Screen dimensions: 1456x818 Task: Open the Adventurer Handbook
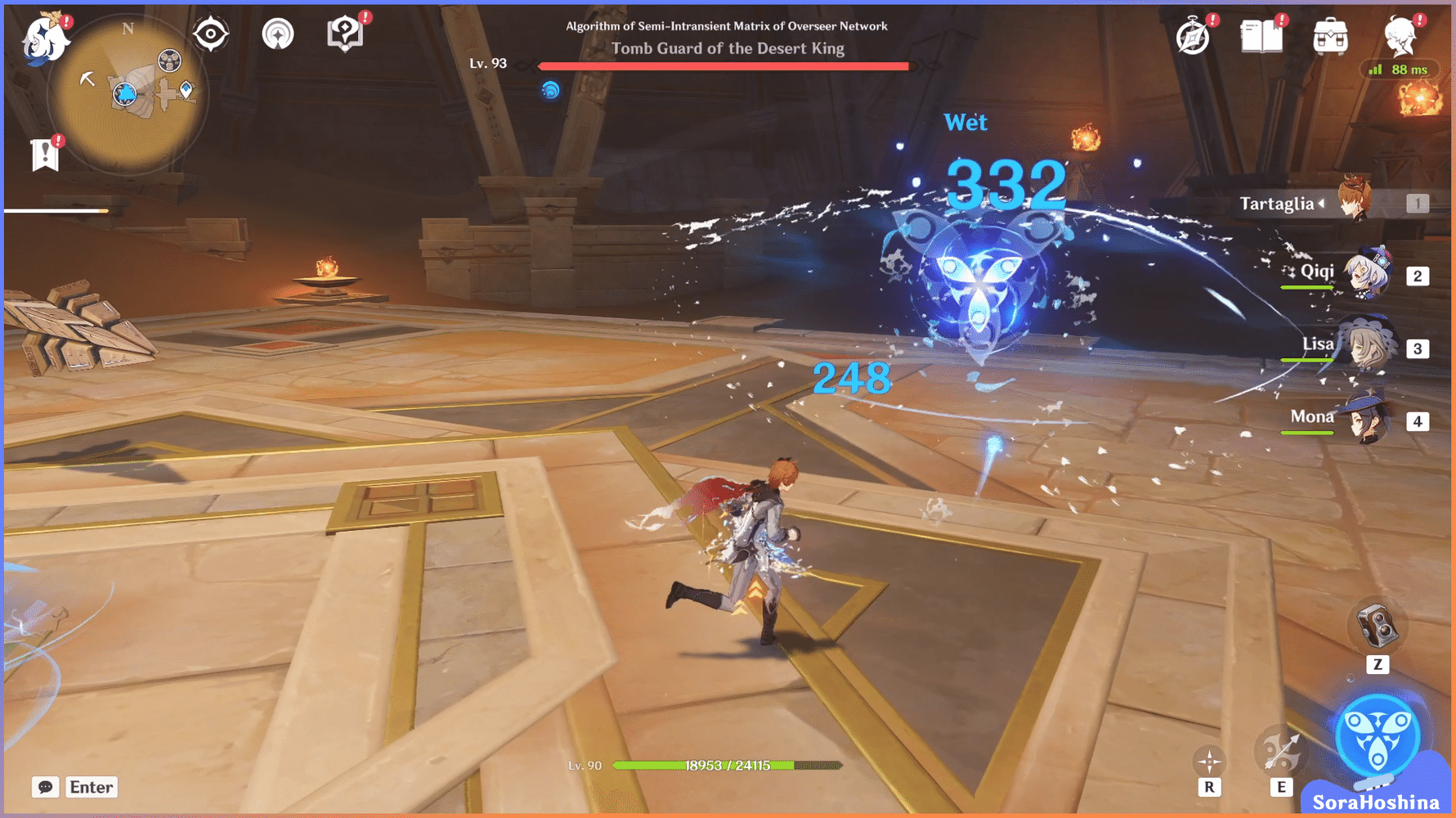(1192, 36)
